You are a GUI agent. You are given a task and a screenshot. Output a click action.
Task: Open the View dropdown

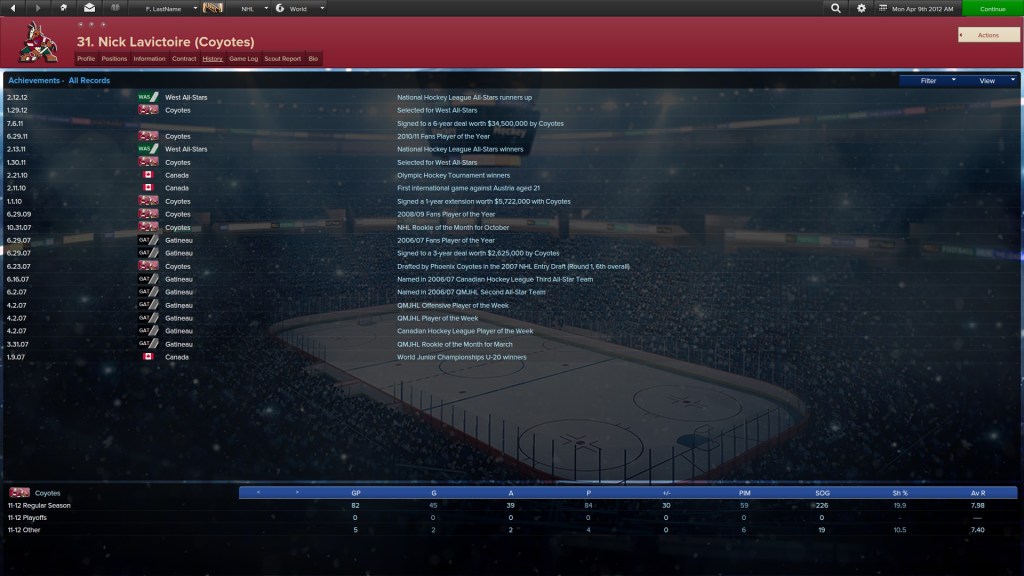[990, 80]
